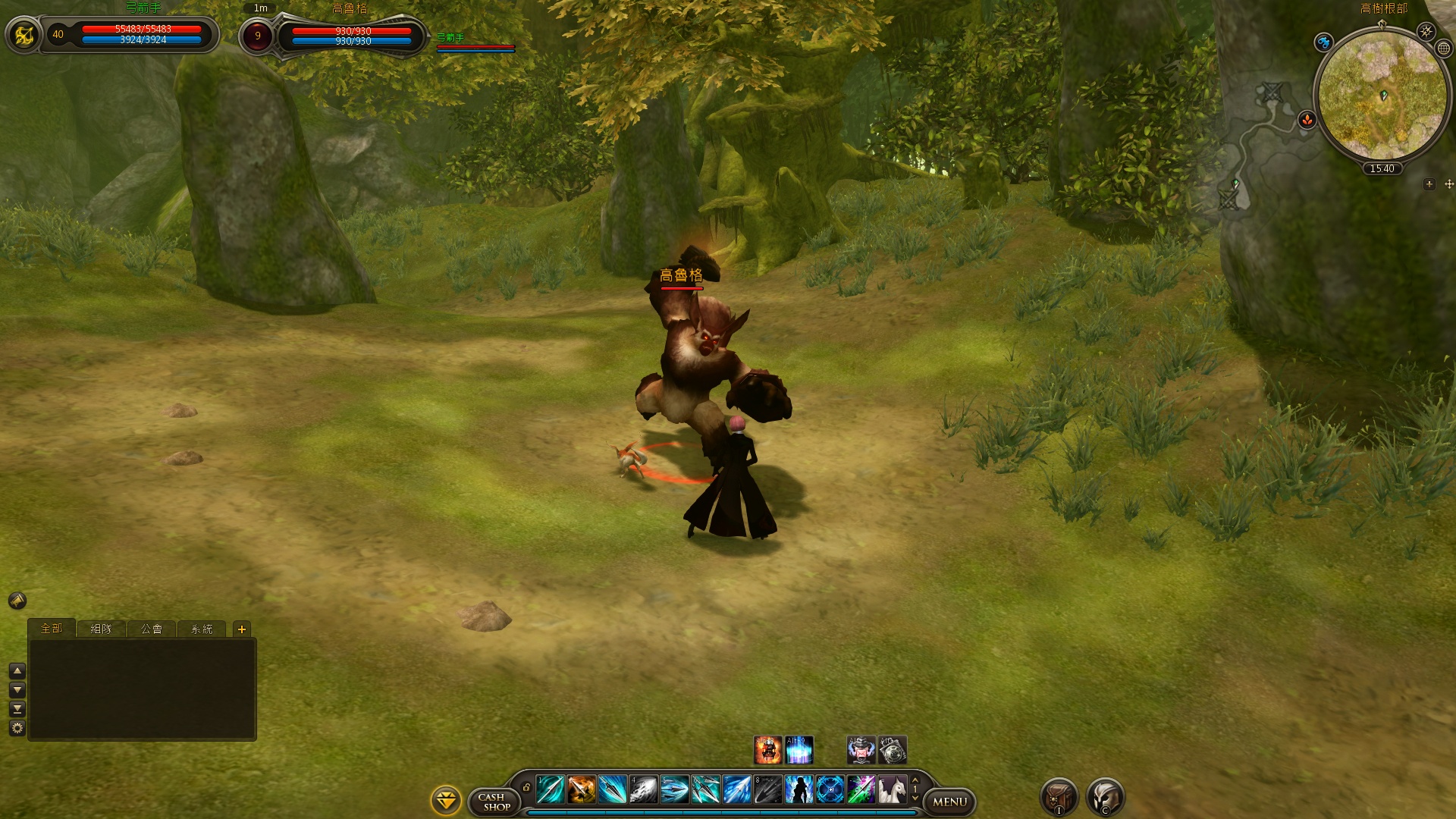Image resolution: width=1456 pixels, height=819 pixels.
Task: Click the blue binoculars icon by minimap
Action: point(1323,42)
